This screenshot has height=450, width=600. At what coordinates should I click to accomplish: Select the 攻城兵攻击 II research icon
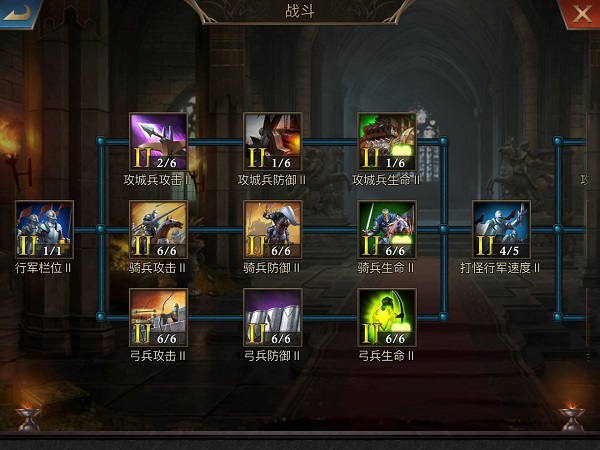click(158, 142)
